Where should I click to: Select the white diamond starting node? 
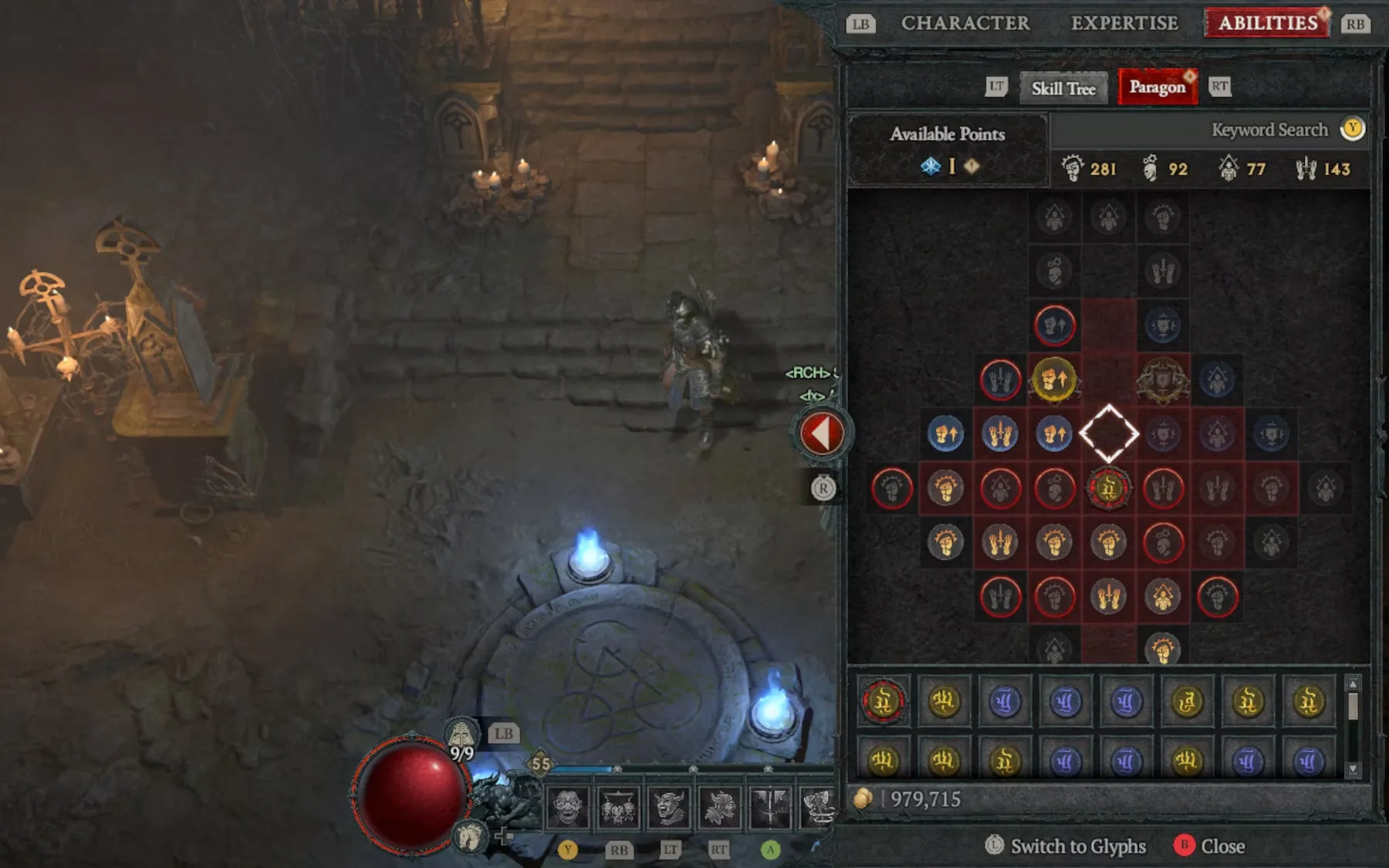coord(1109,434)
